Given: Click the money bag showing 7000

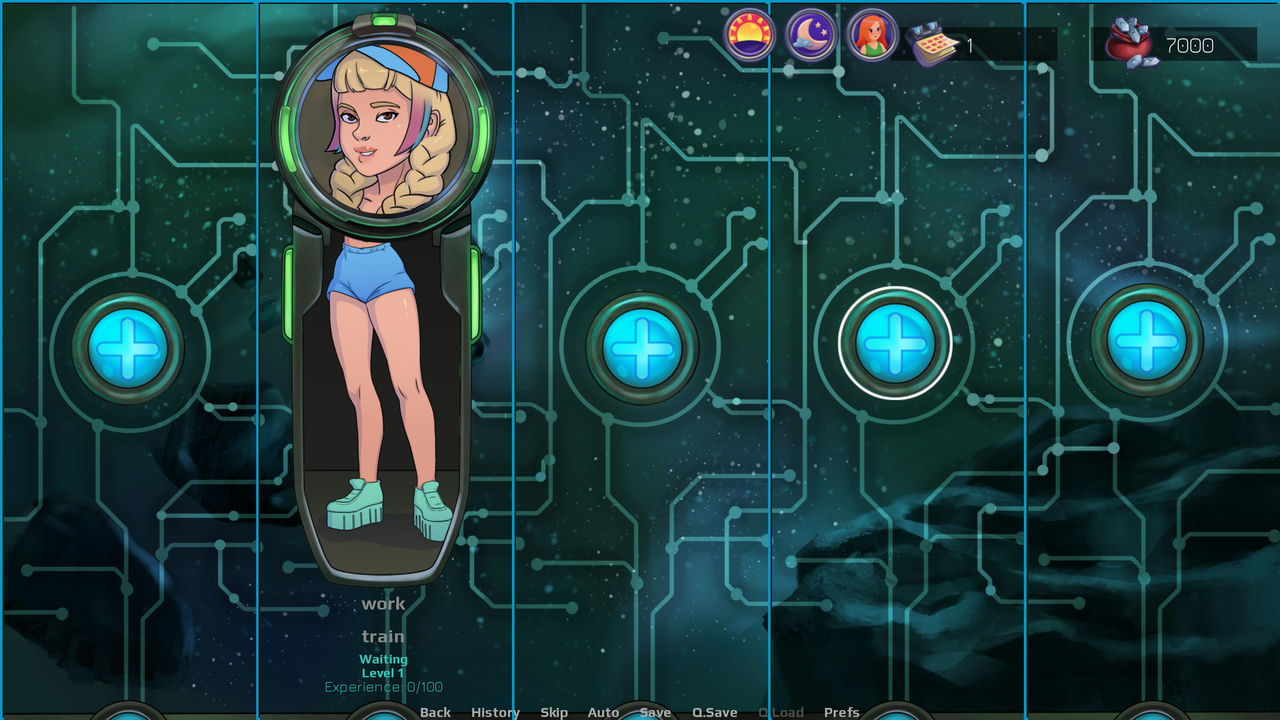Looking at the screenshot, I should point(1130,41).
